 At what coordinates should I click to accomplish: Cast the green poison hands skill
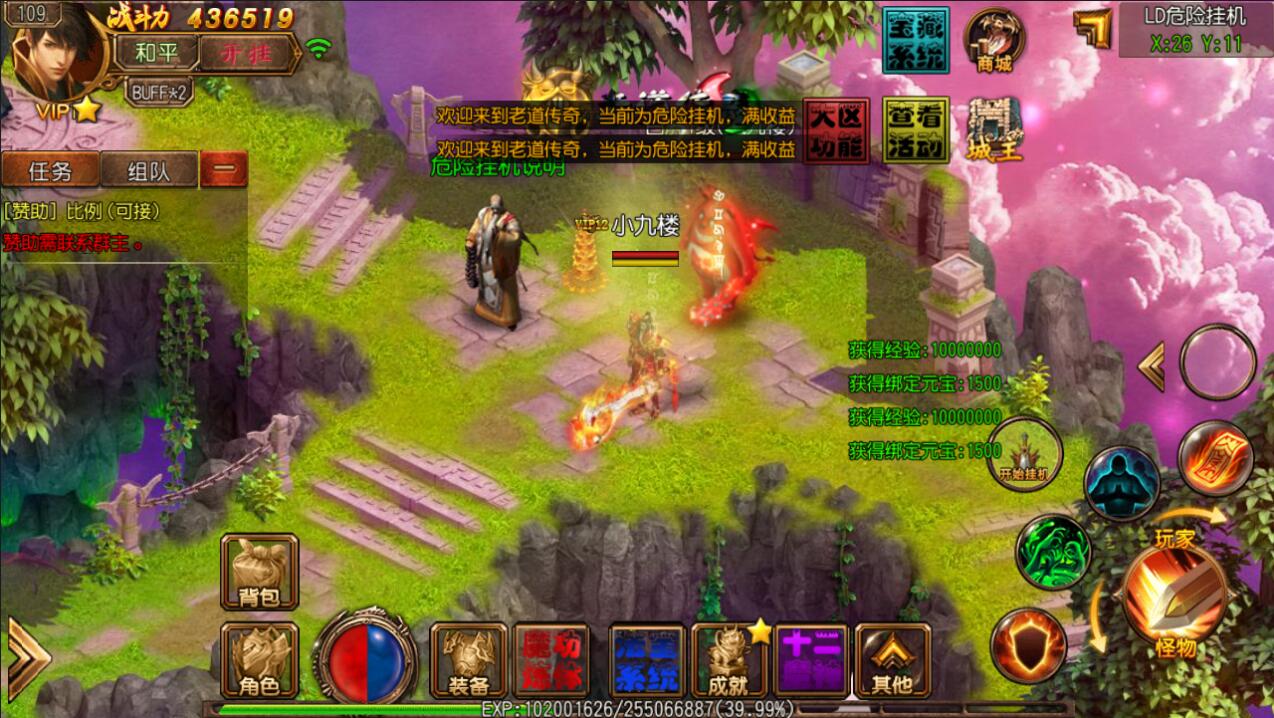(x=1053, y=552)
